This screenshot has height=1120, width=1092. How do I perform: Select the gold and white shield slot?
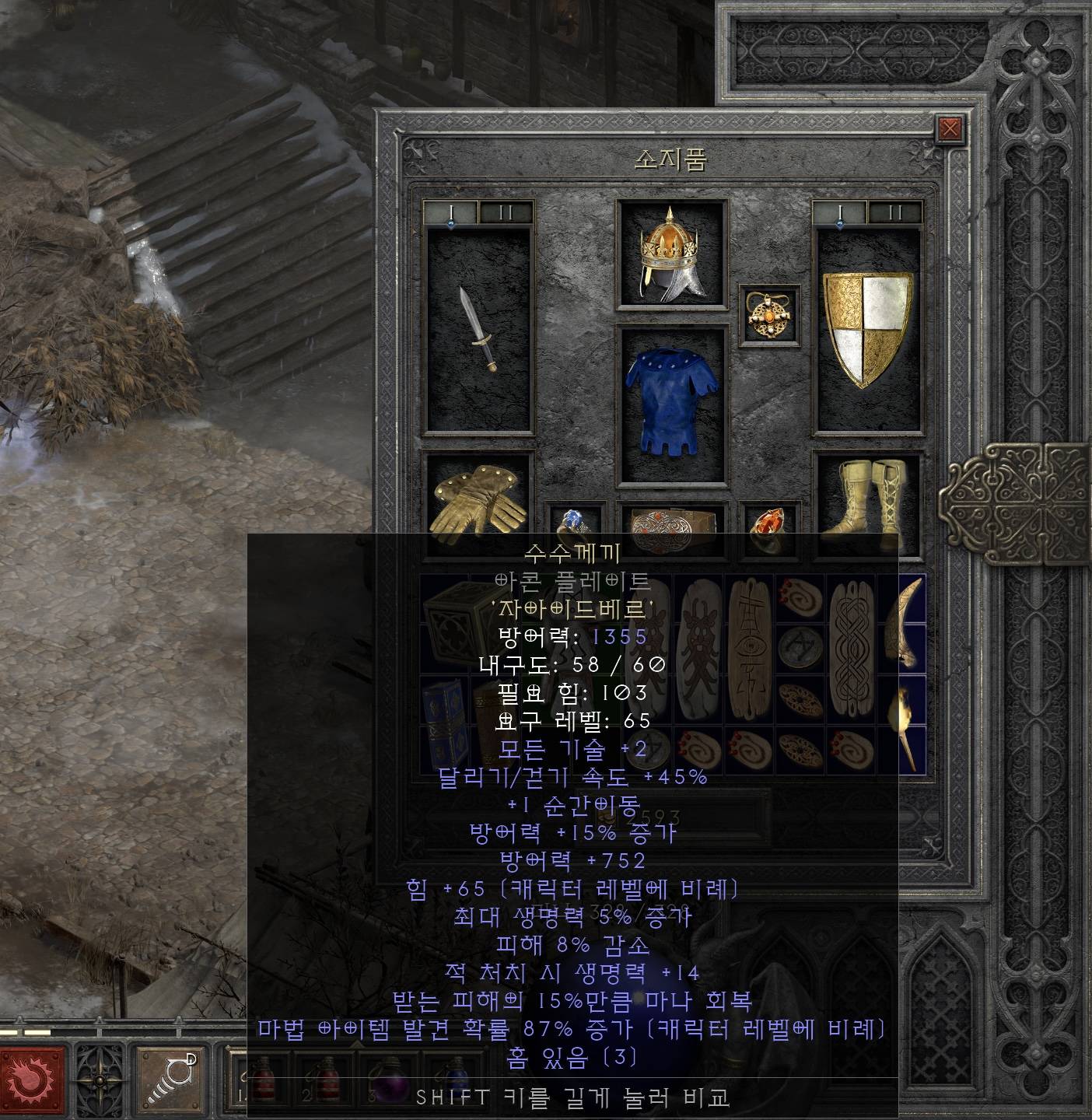(x=867, y=329)
